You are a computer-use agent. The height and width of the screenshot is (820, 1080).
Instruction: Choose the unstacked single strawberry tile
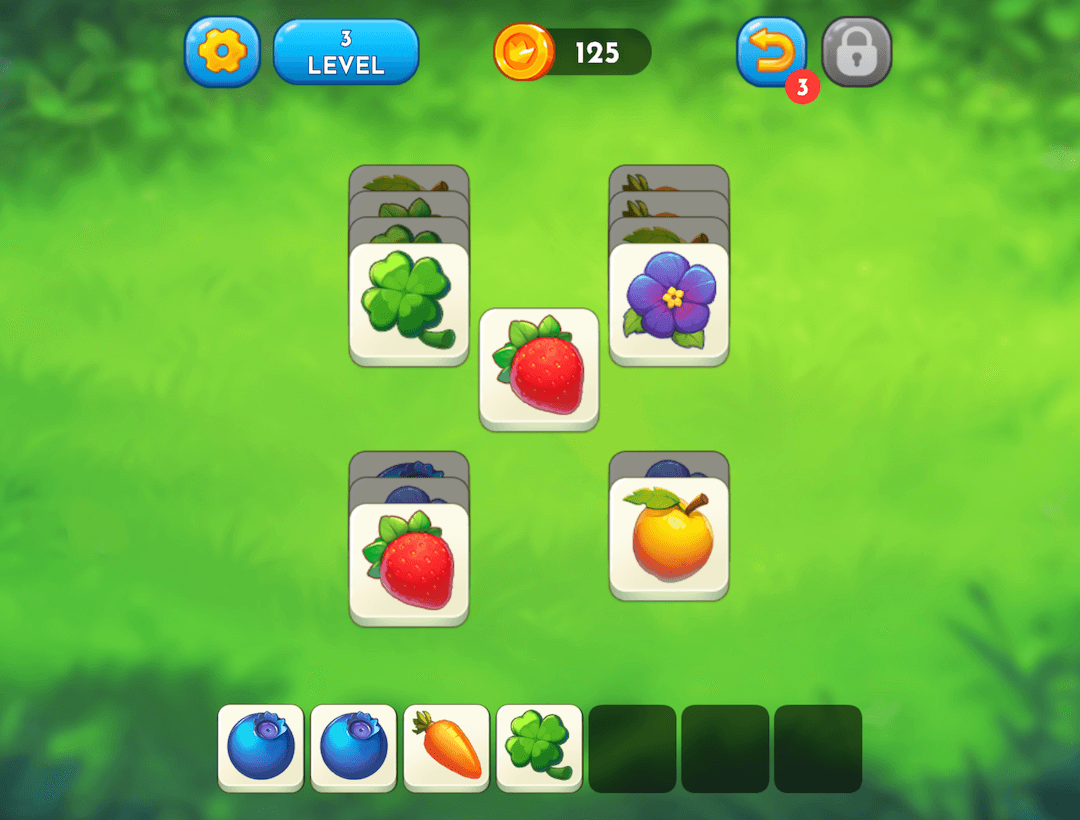coord(539,368)
